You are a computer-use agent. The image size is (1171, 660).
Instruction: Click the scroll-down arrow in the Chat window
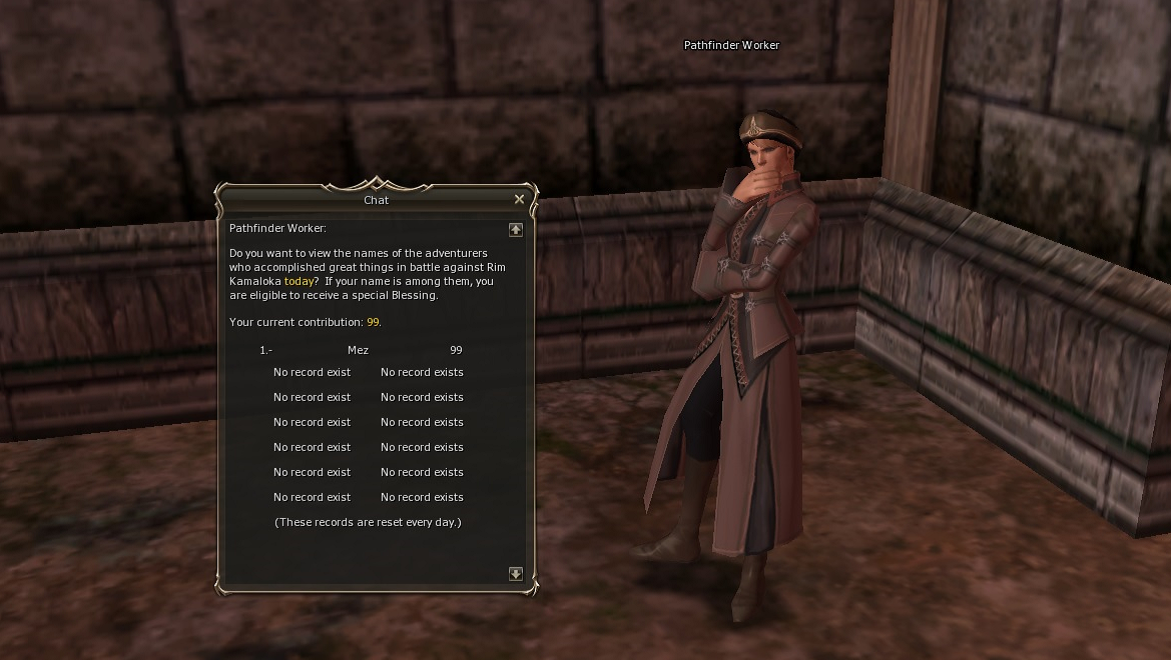pyautogui.click(x=516, y=573)
